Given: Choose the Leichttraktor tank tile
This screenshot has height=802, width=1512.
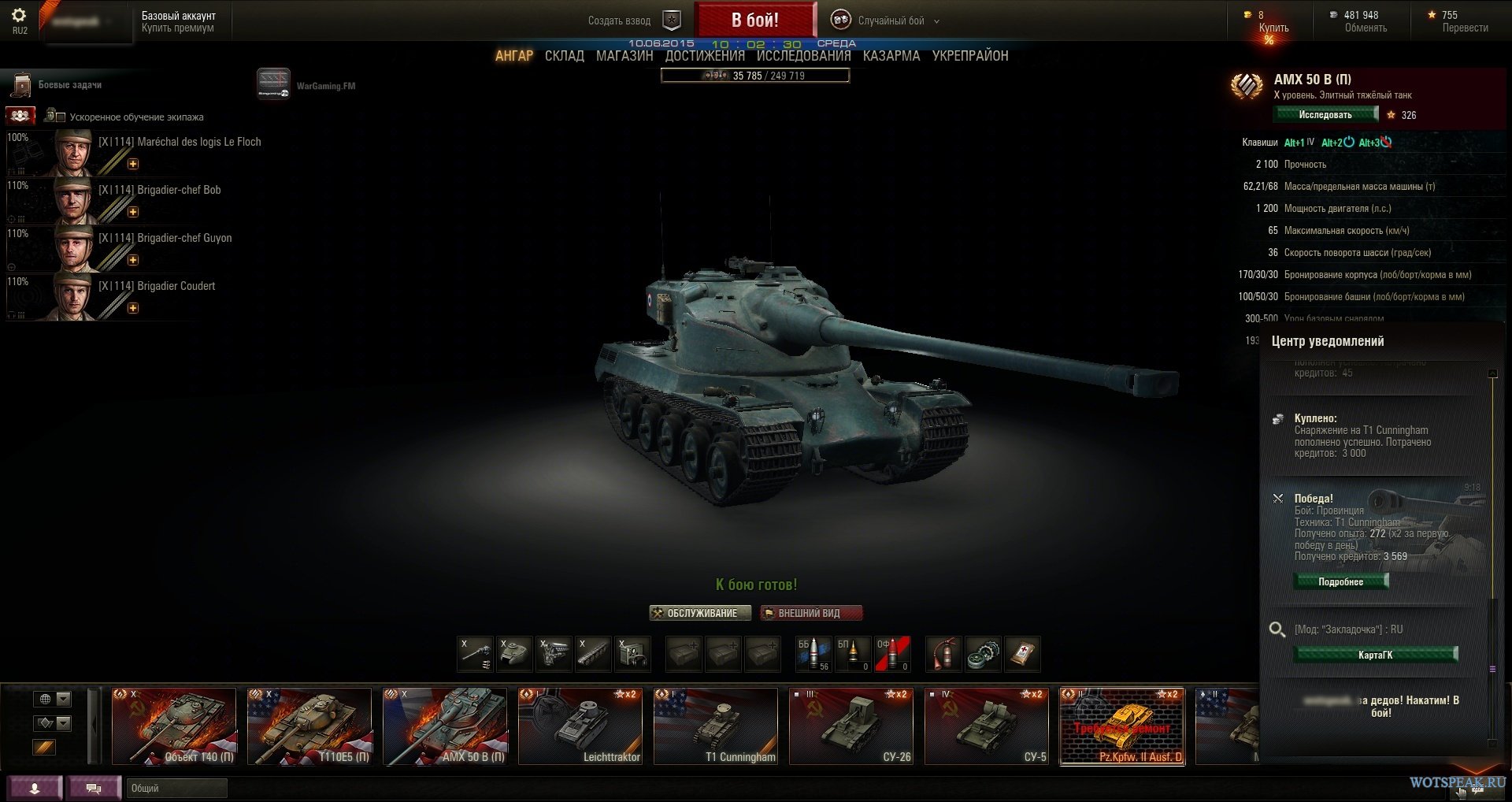Looking at the screenshot, I should [580, 726].
